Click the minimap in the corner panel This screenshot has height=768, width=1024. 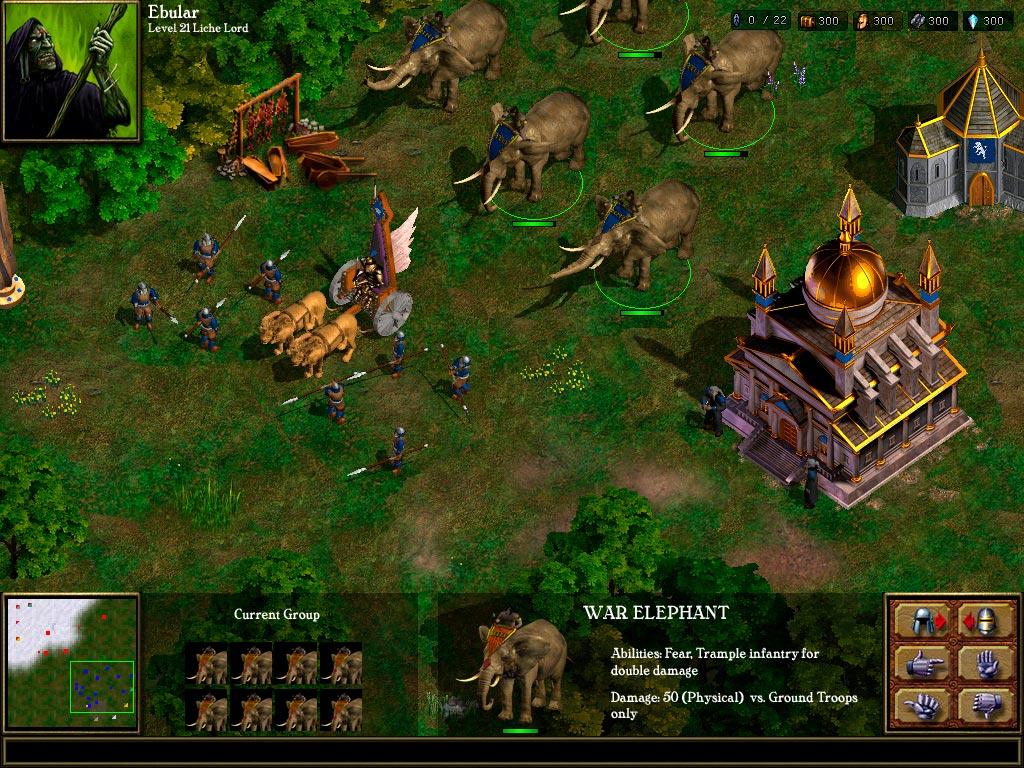pos(72,659)
